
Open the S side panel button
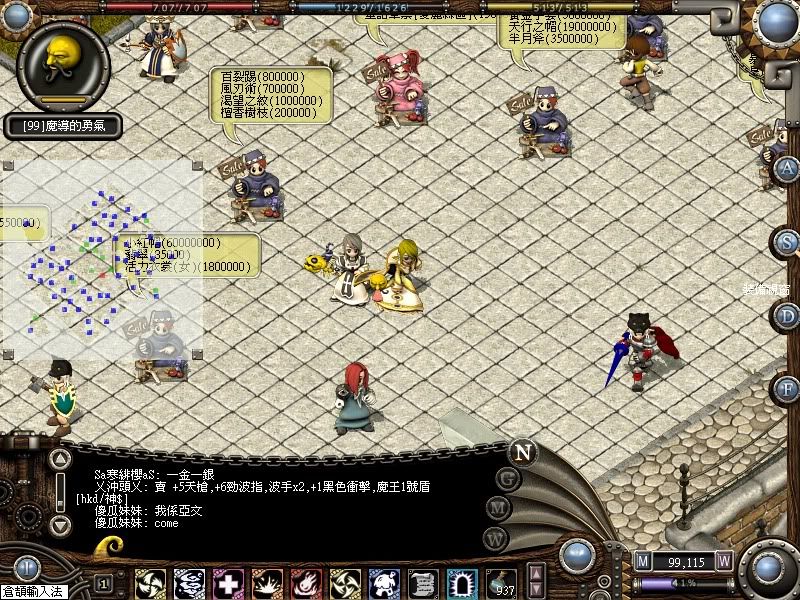tap(788, 242)
